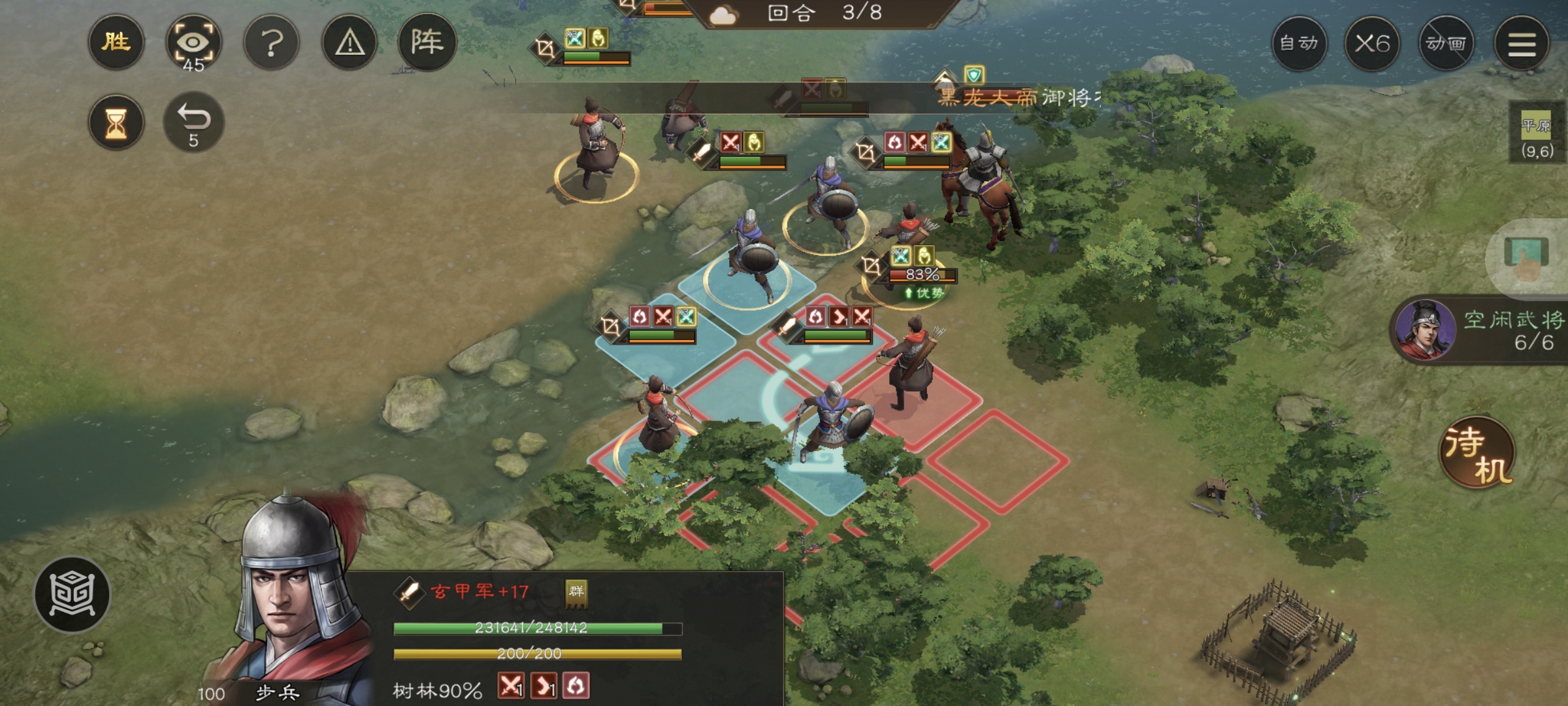This screenshot has height=706, width=1568.
Task: Click the warning triangle alert icon
Action: [x=350, y=42]
